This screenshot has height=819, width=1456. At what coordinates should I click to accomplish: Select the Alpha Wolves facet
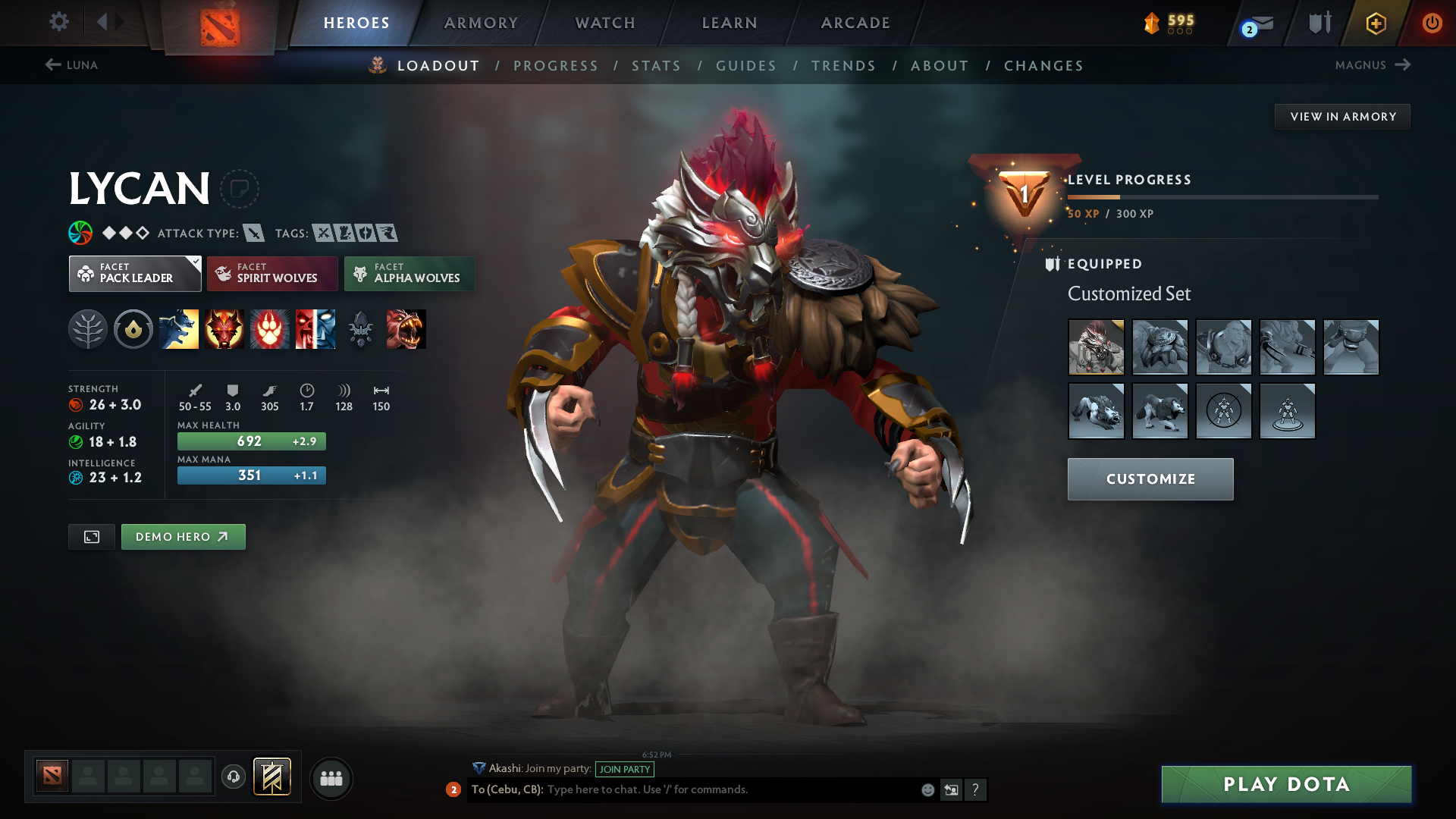409,273
